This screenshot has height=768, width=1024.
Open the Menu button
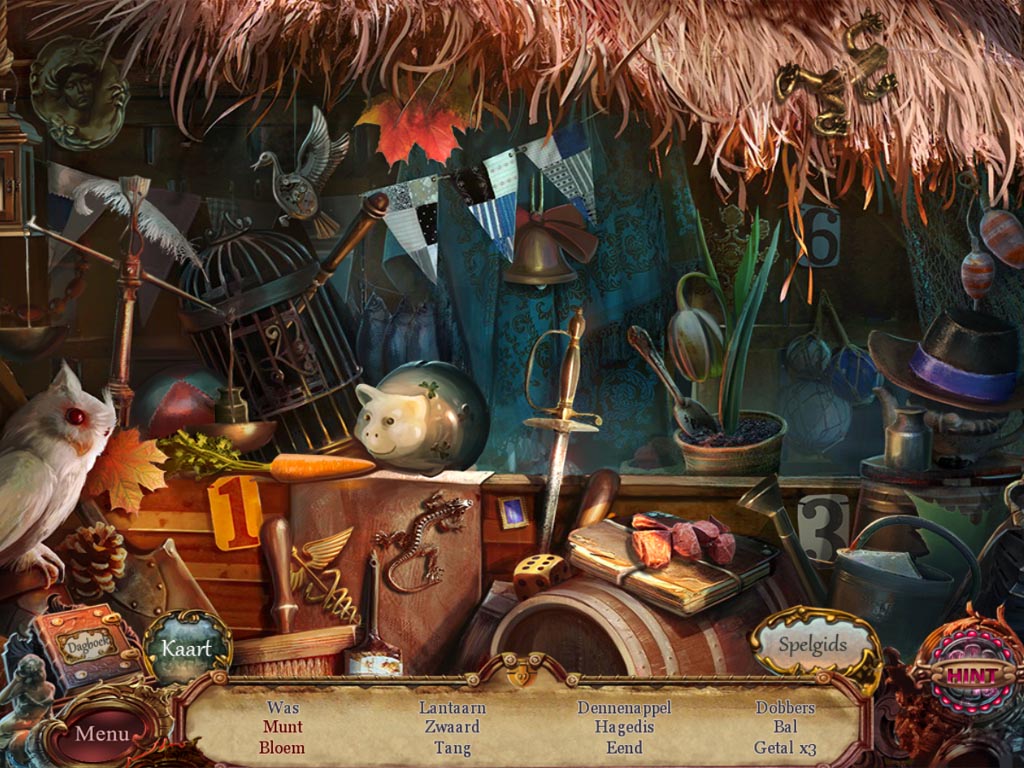click(x=102, y=733)
